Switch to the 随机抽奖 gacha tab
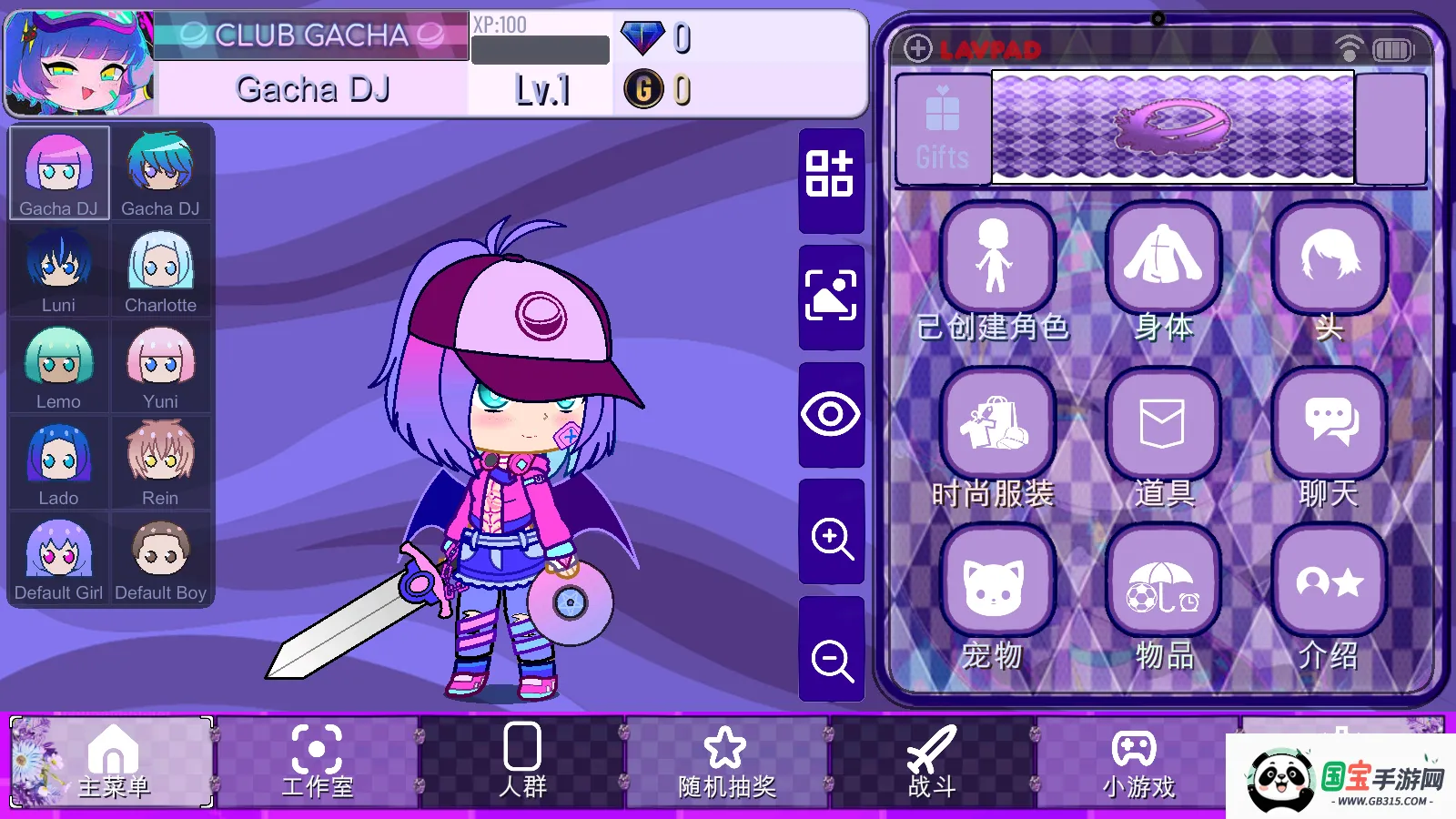This screenshot has width=1456, height=819. [726, 763]
